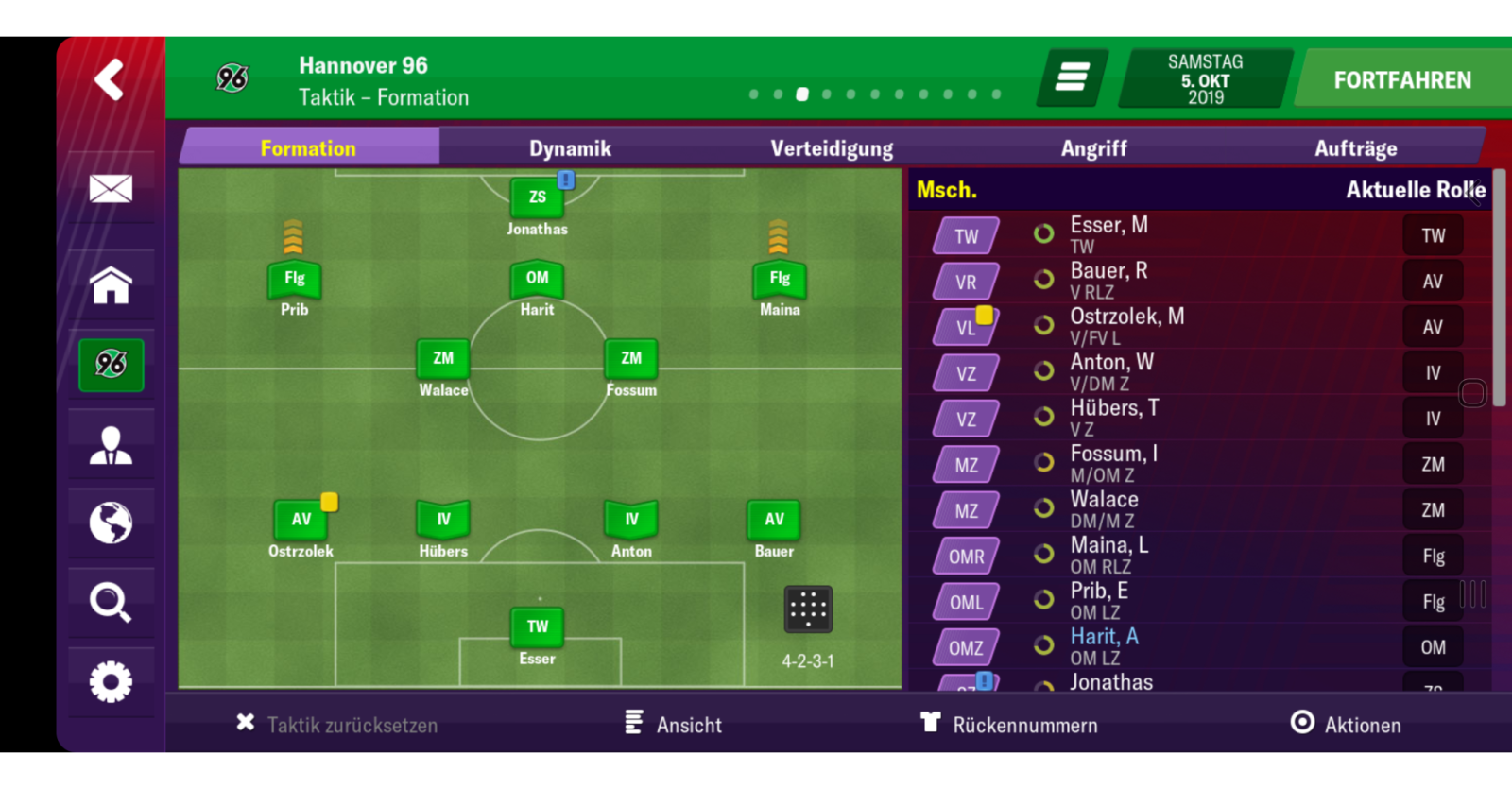This screenshot has width=1512, height=789.
Task: Reset tactics with Taktik zurücksetzen
Action: click(x=337, y=725)
